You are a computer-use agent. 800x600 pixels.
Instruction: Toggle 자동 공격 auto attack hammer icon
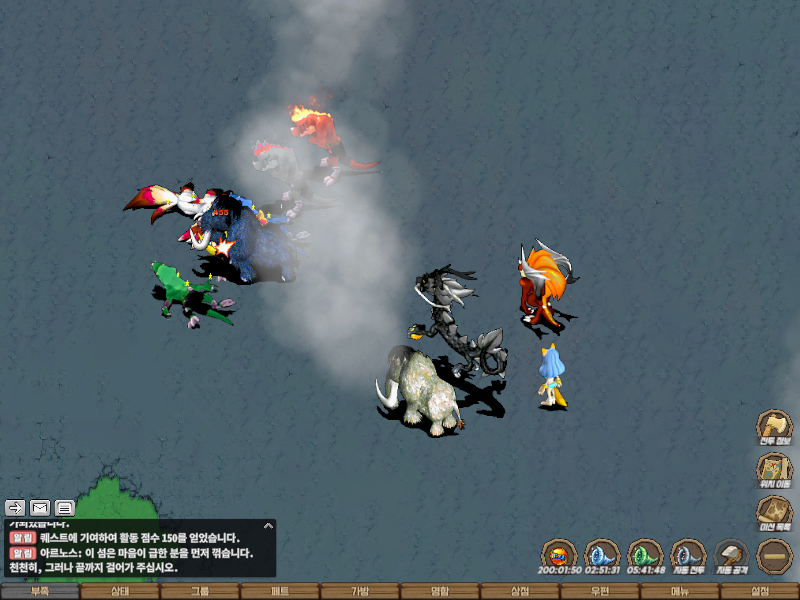731,556
